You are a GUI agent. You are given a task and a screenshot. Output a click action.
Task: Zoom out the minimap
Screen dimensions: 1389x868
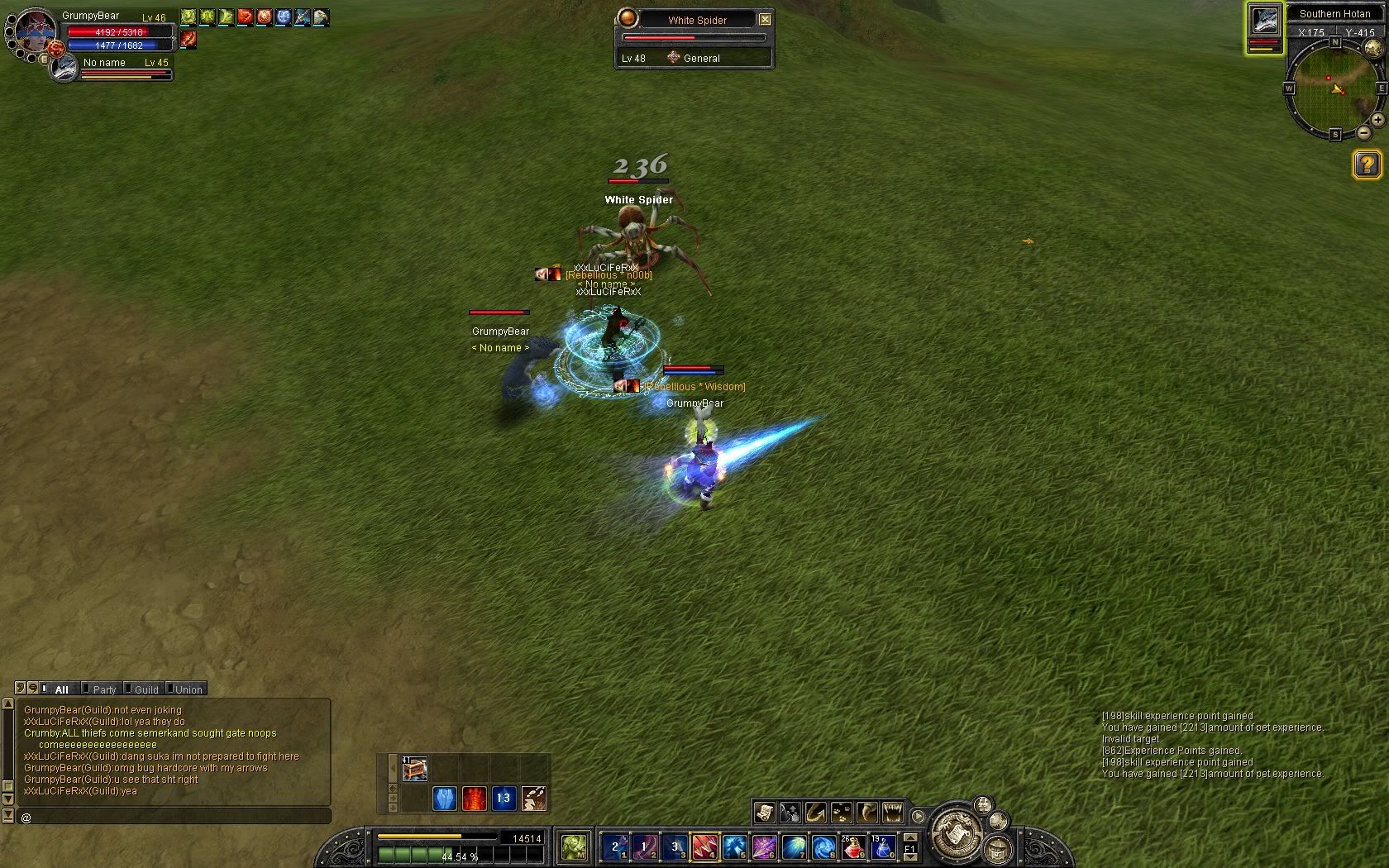tap(1363, 132)
